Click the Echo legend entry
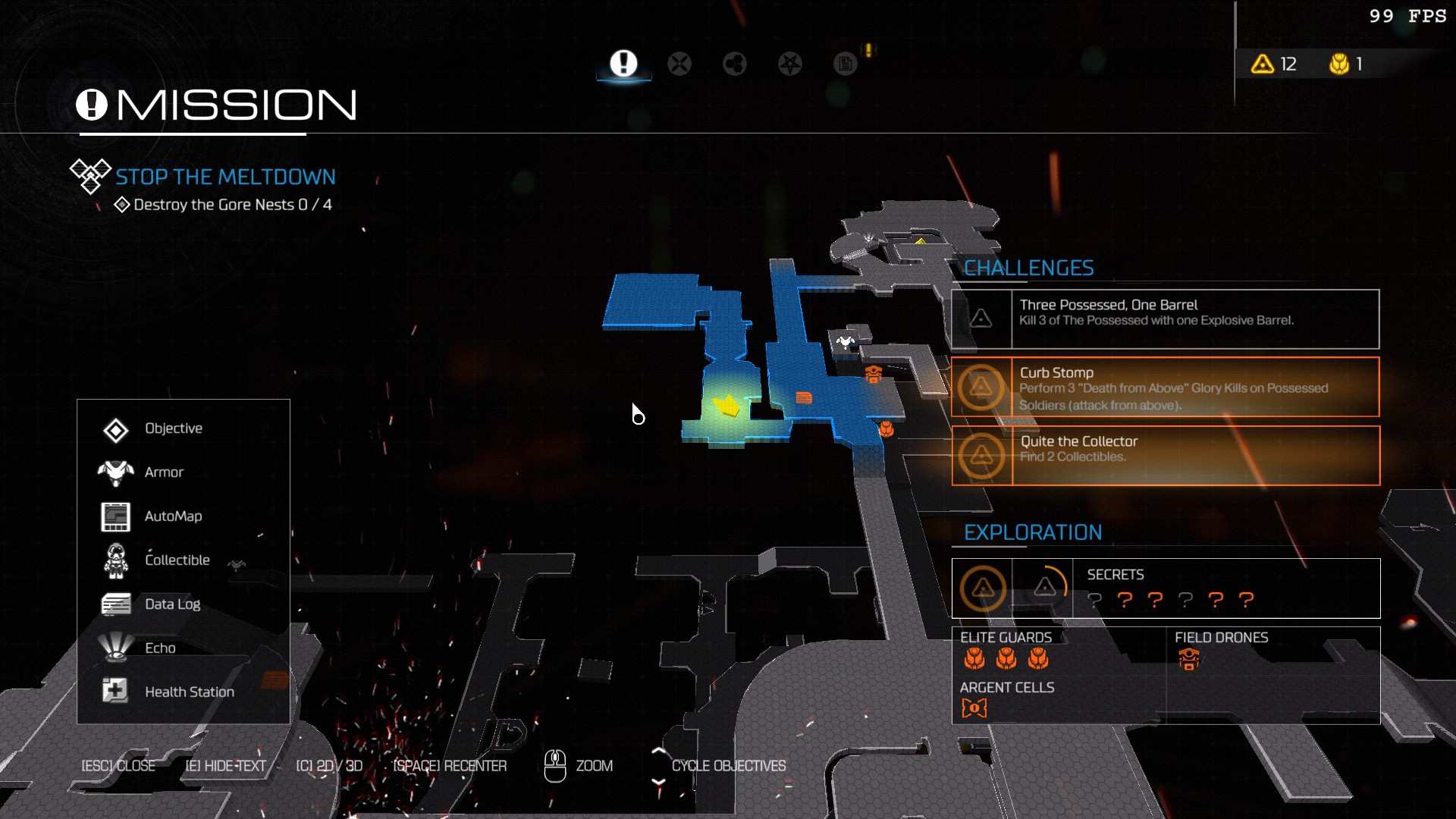The width and height of the screenshot is (1456, 819). coord(160,649)
